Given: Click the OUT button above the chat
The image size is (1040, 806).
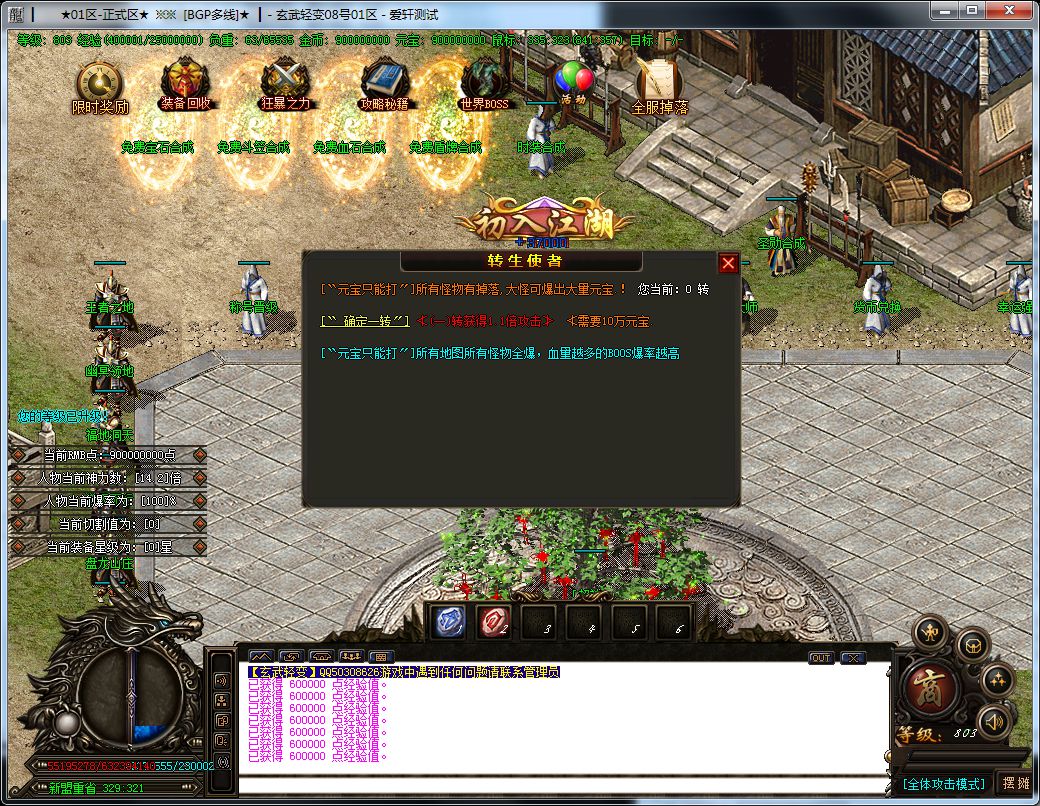Looking at the screenshot, I should point(821,658).
